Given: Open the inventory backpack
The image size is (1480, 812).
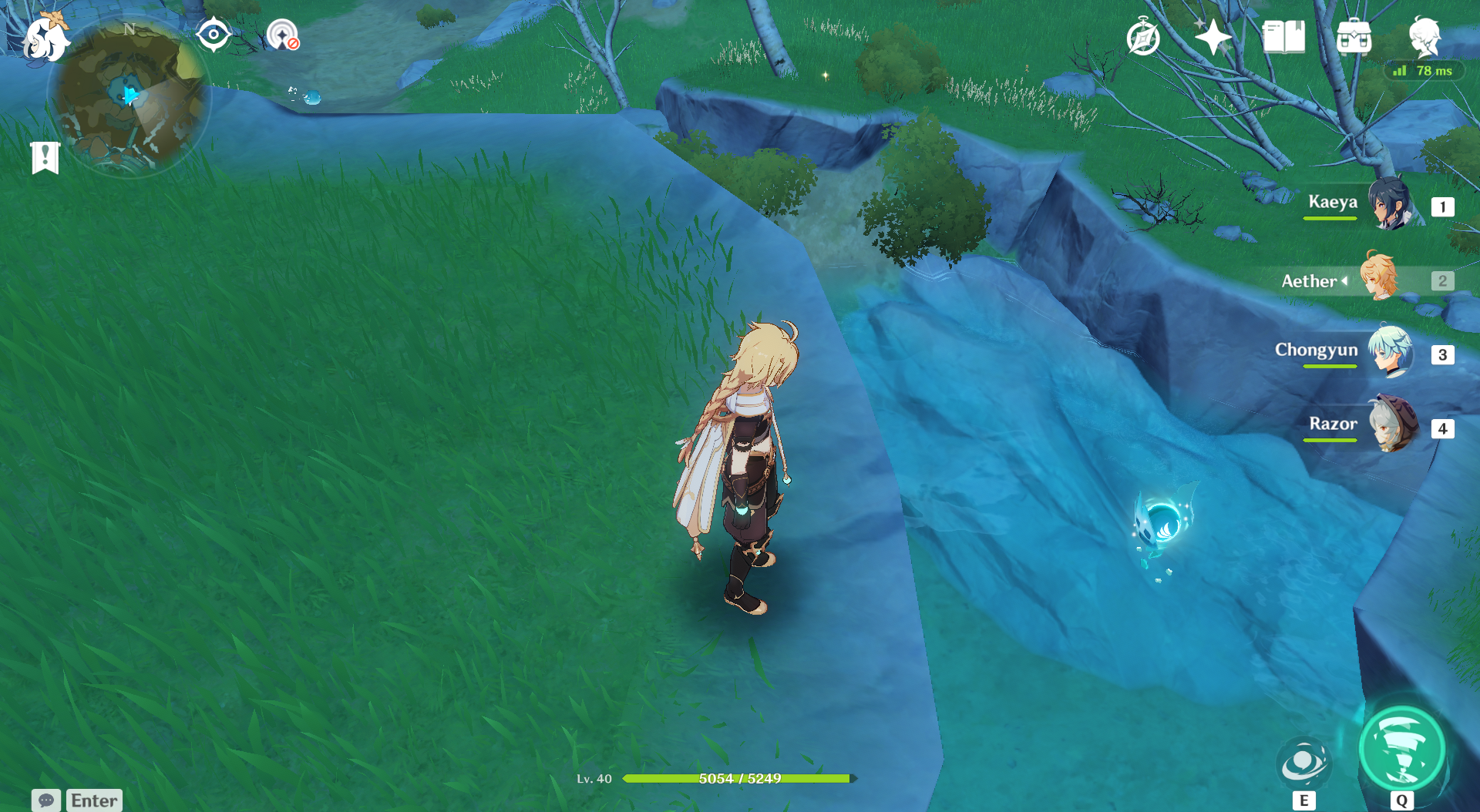Looking at the screenshot, I should click(x=1354, y=37).
